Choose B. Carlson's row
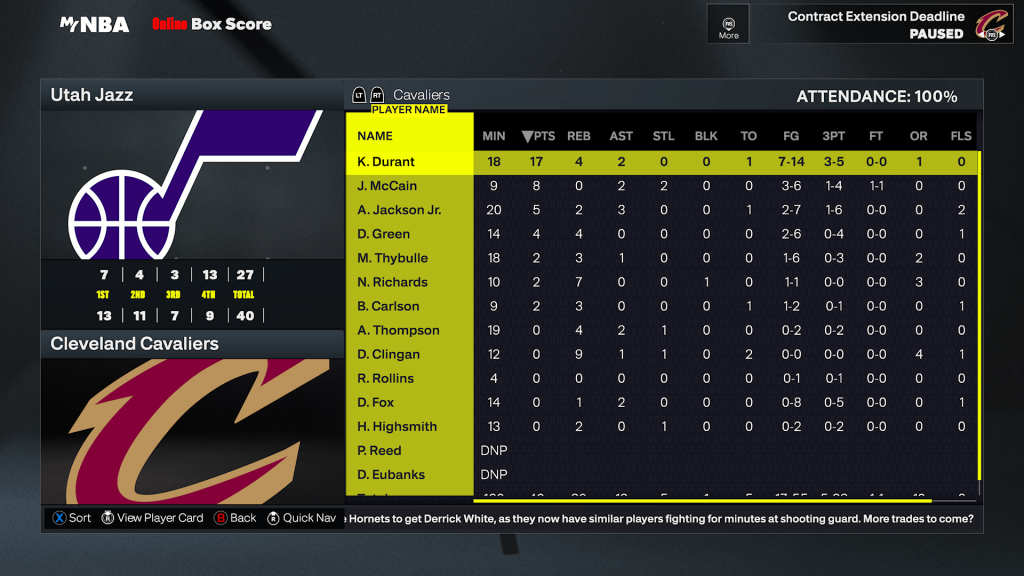Image resolution: width=1024 pixels, height=576 pixels. [x=388, y=306]
